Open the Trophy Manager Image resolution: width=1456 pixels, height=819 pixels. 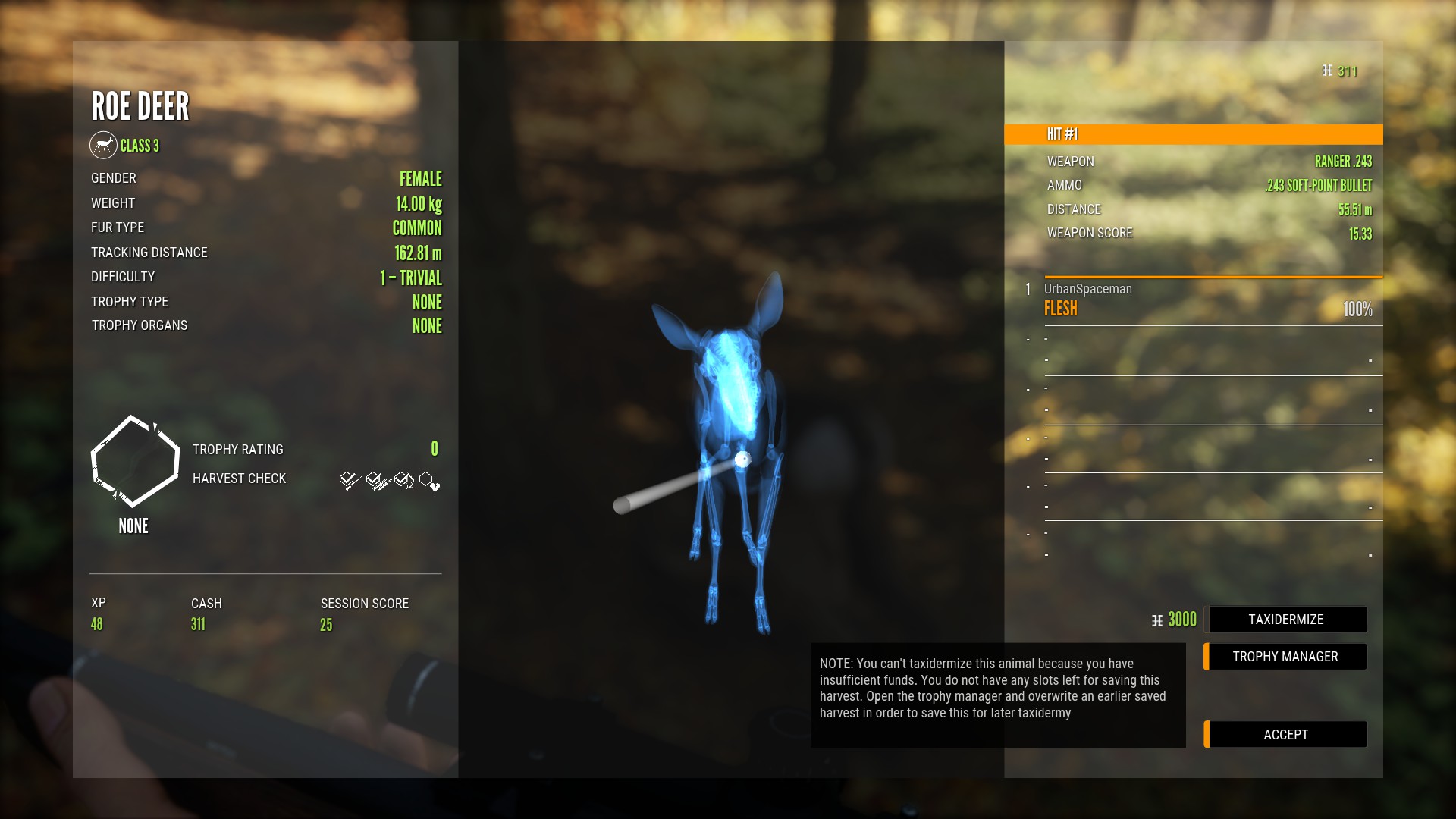(x=1285, y=657)
